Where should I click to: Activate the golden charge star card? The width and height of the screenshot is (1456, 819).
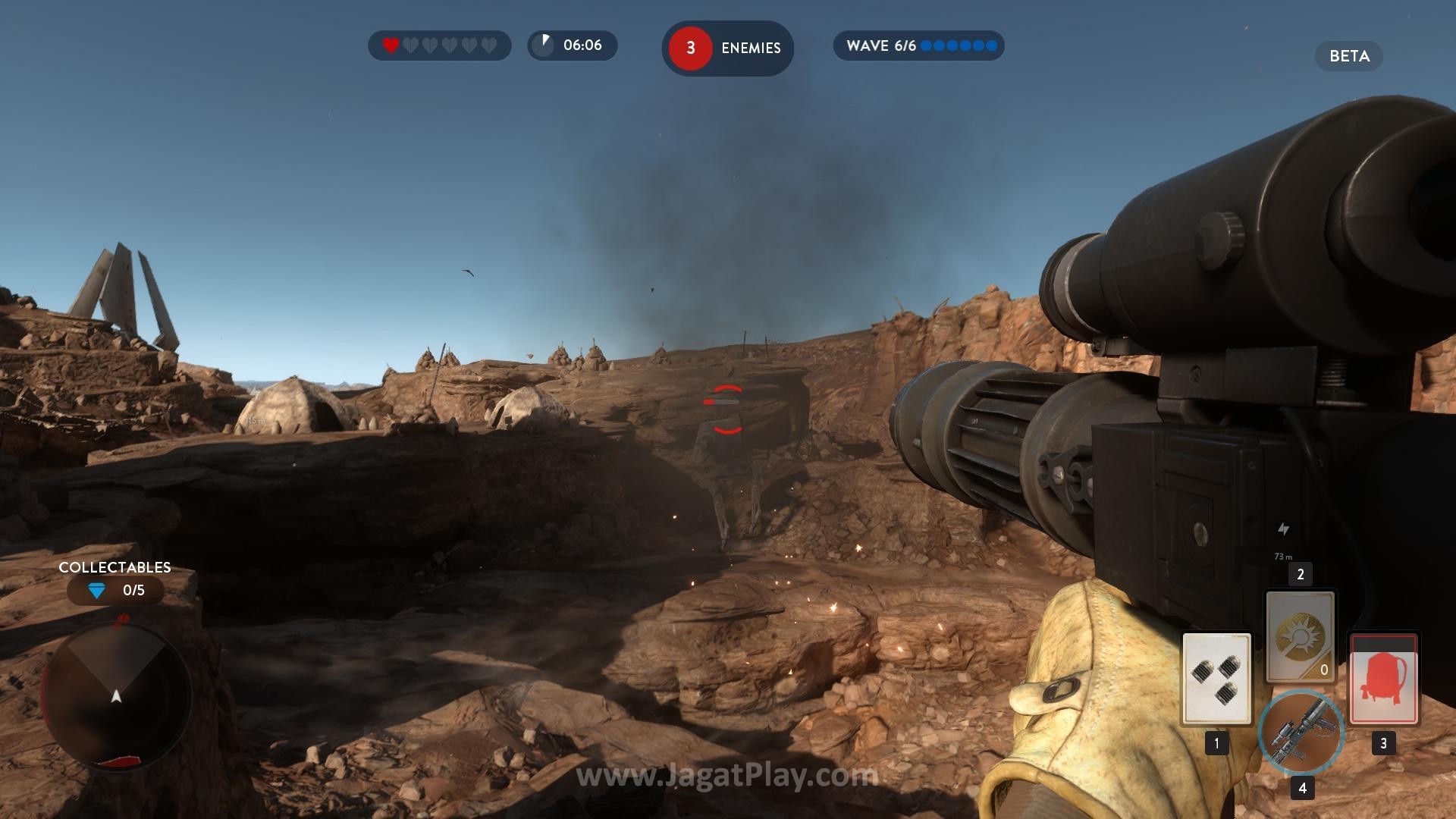click(x=1300, y=636)
